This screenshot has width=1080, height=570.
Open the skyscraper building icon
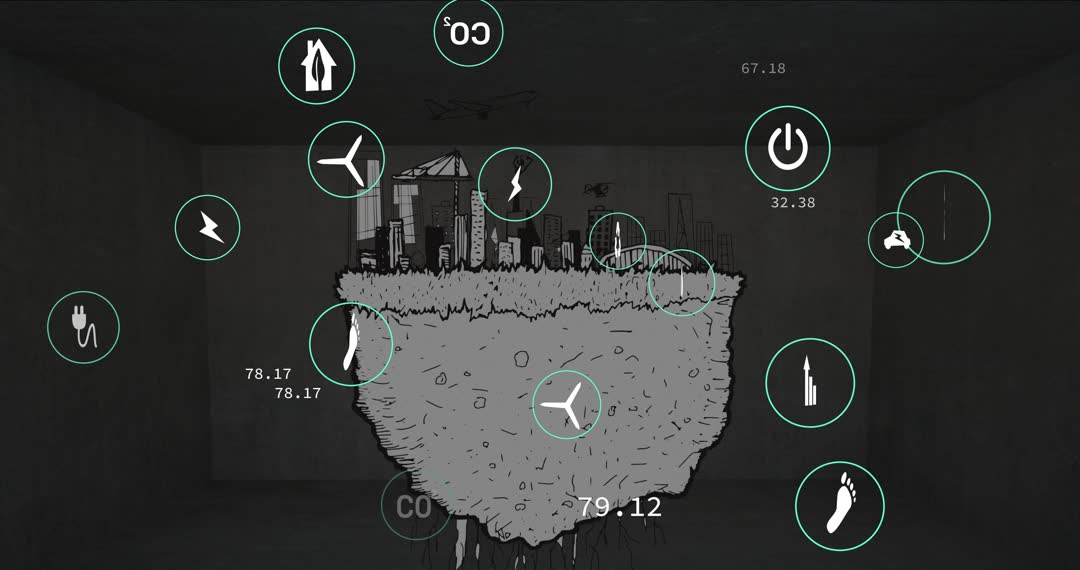click(810, 384)
